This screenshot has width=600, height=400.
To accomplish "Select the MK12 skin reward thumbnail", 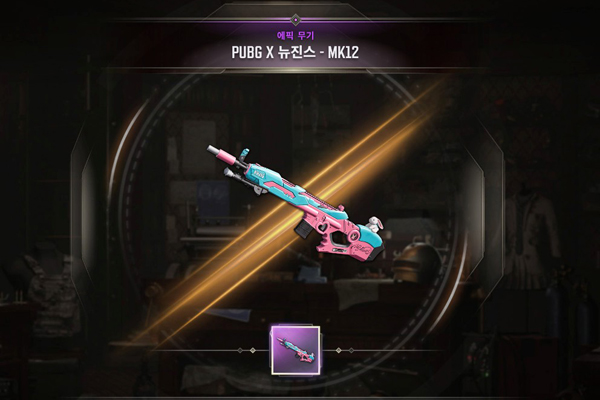I will pos(295,350).
